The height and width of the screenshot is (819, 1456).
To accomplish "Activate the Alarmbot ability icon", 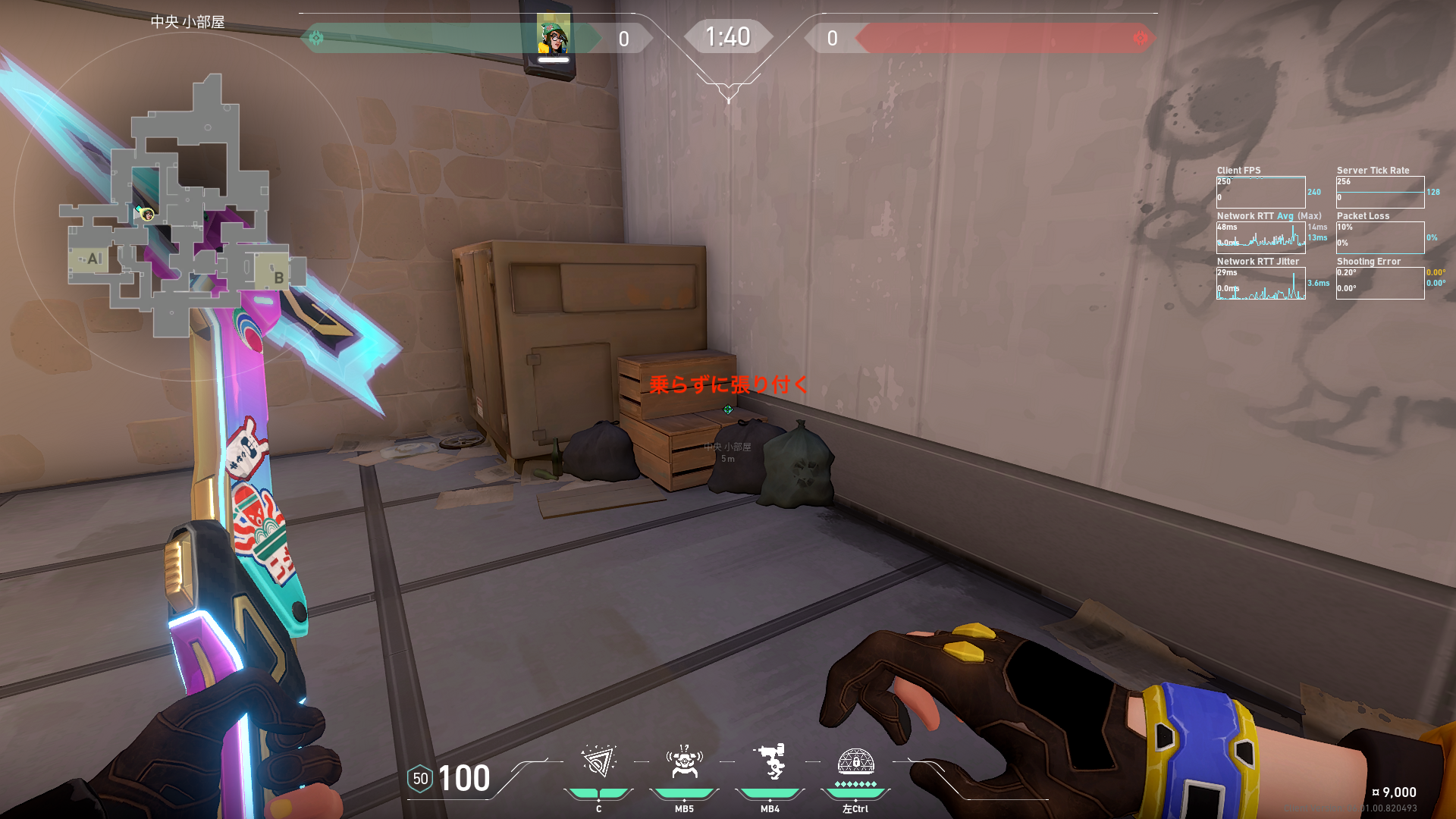I will pos(684,762).
